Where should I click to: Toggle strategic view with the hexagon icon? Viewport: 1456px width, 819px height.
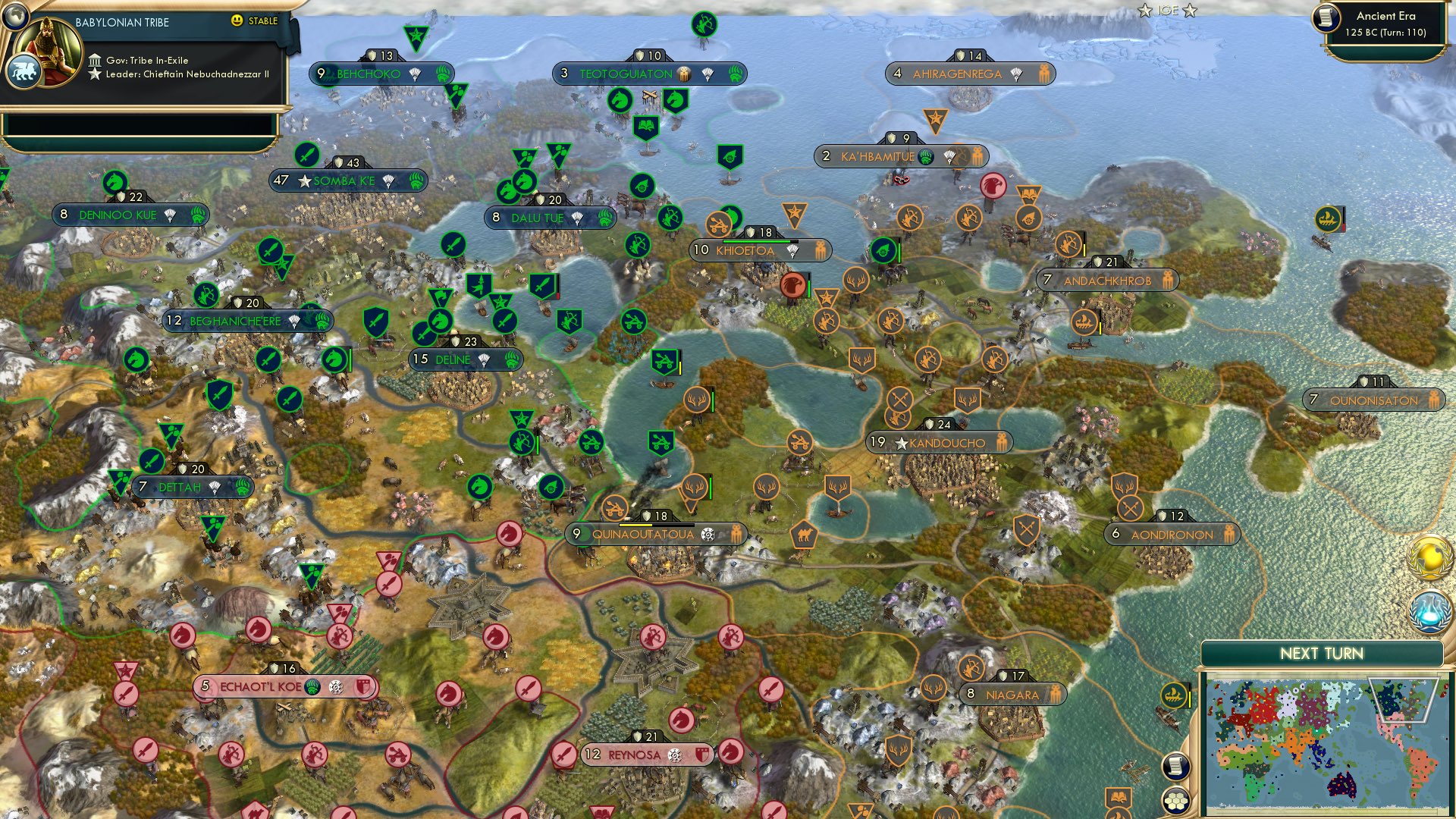[1177, 800]
